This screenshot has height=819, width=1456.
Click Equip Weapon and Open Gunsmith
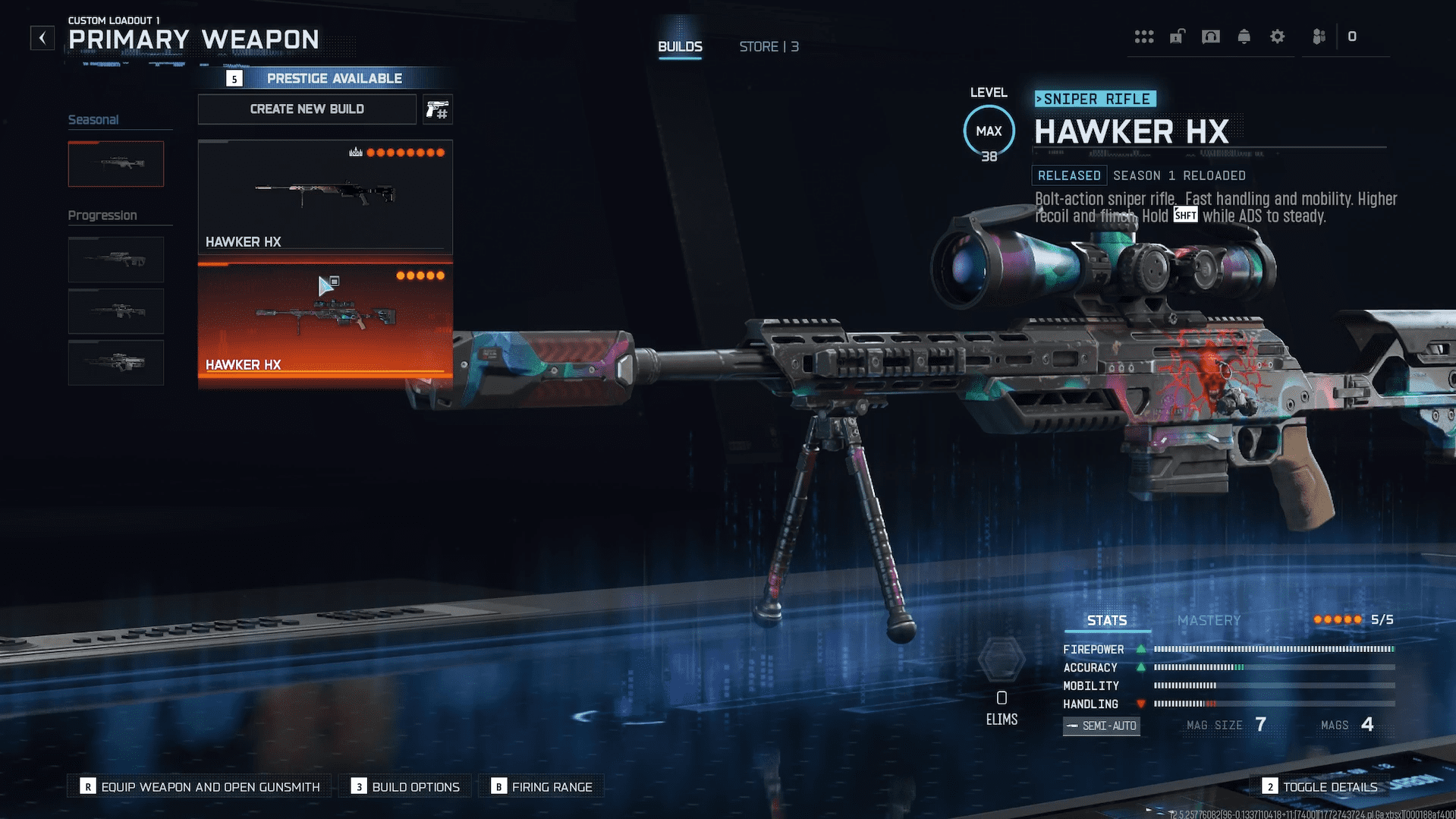202,786
